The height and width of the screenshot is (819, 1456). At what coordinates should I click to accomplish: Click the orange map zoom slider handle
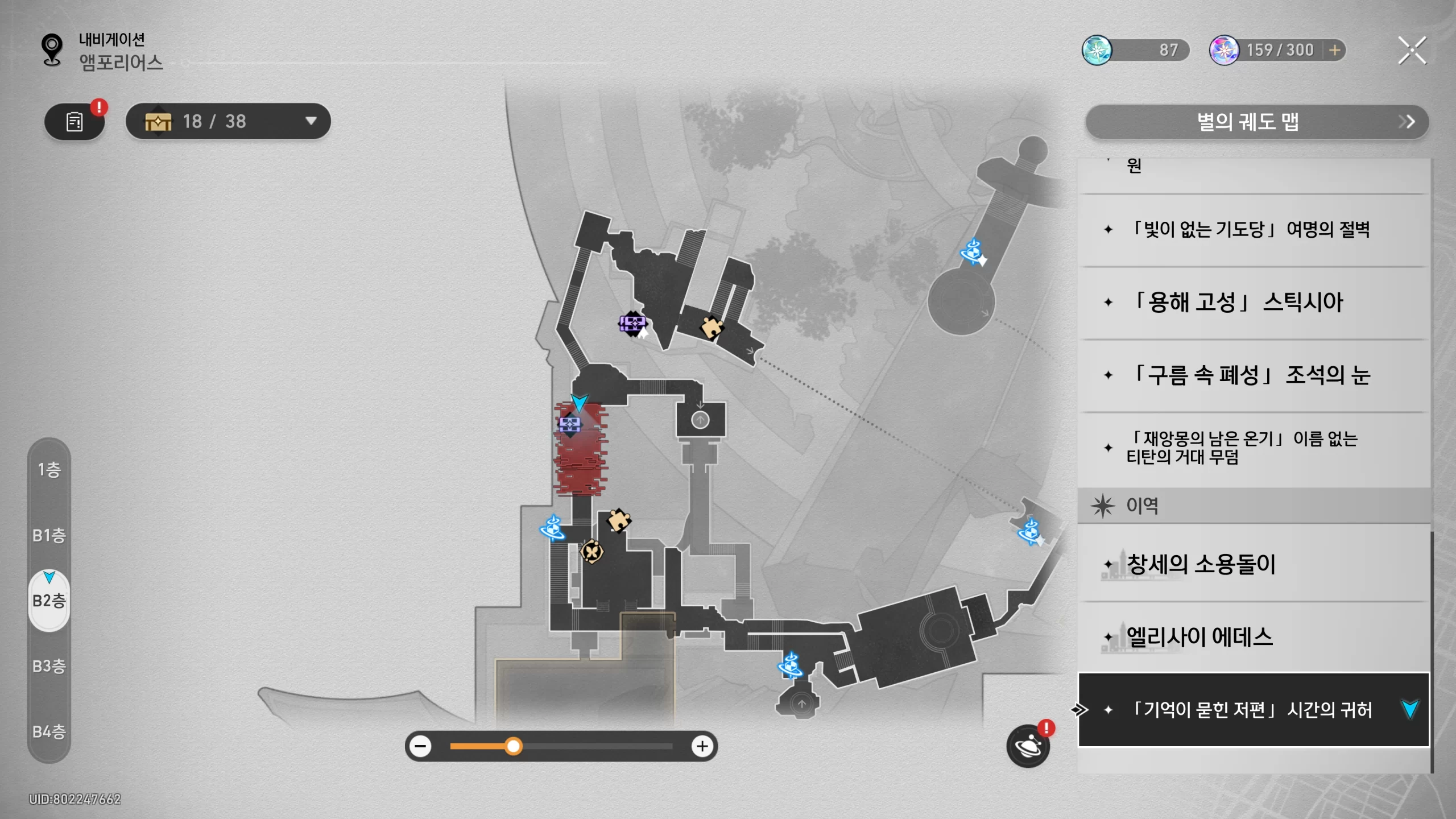click(x=514, y=746)
